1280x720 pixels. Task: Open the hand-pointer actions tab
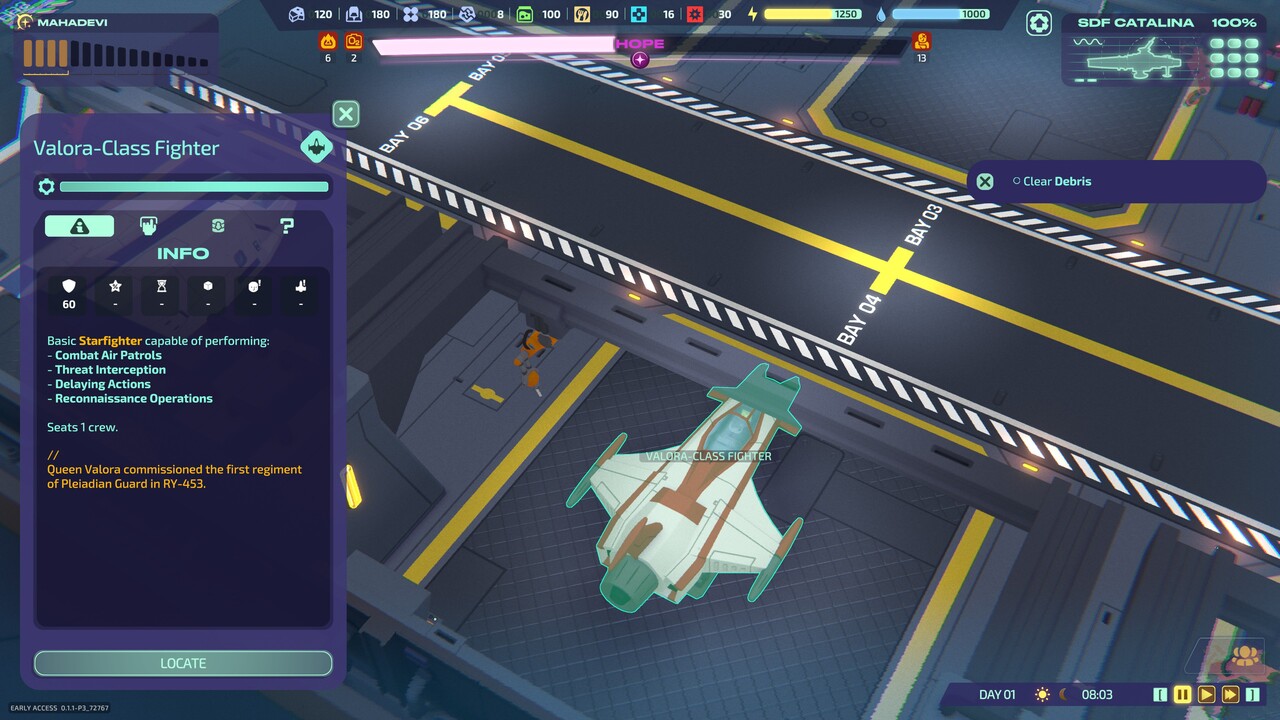click(x=148, y=226)
